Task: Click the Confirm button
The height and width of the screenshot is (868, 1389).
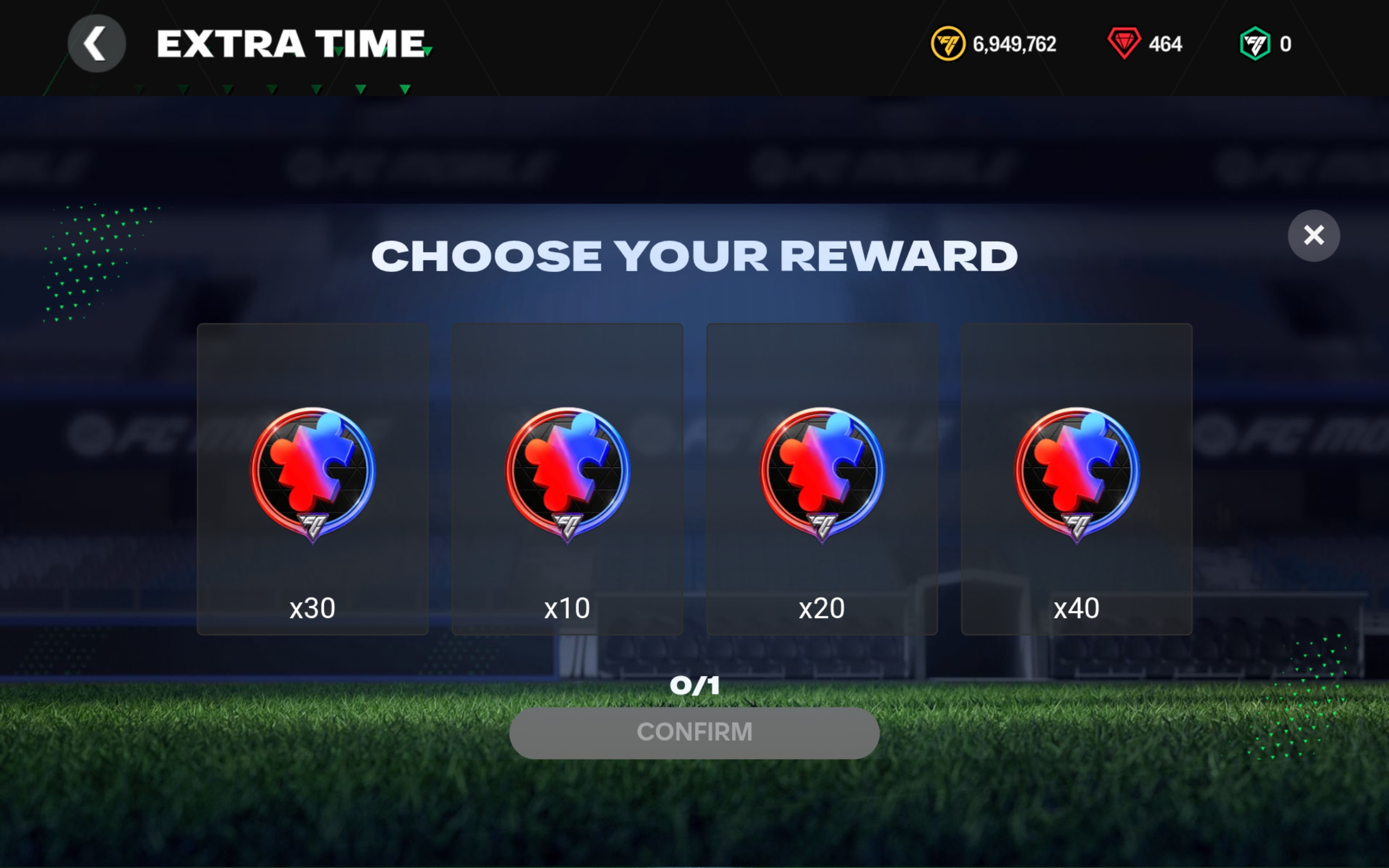Action: (694, 732)
